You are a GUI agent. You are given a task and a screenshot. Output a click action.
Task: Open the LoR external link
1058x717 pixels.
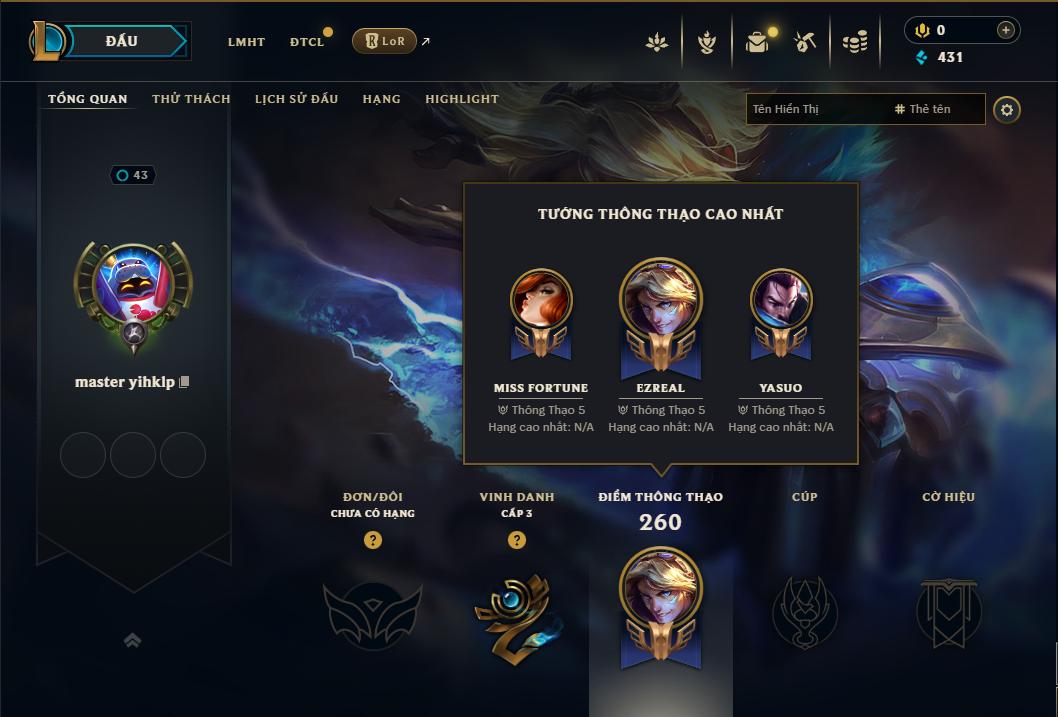(385, 41)
